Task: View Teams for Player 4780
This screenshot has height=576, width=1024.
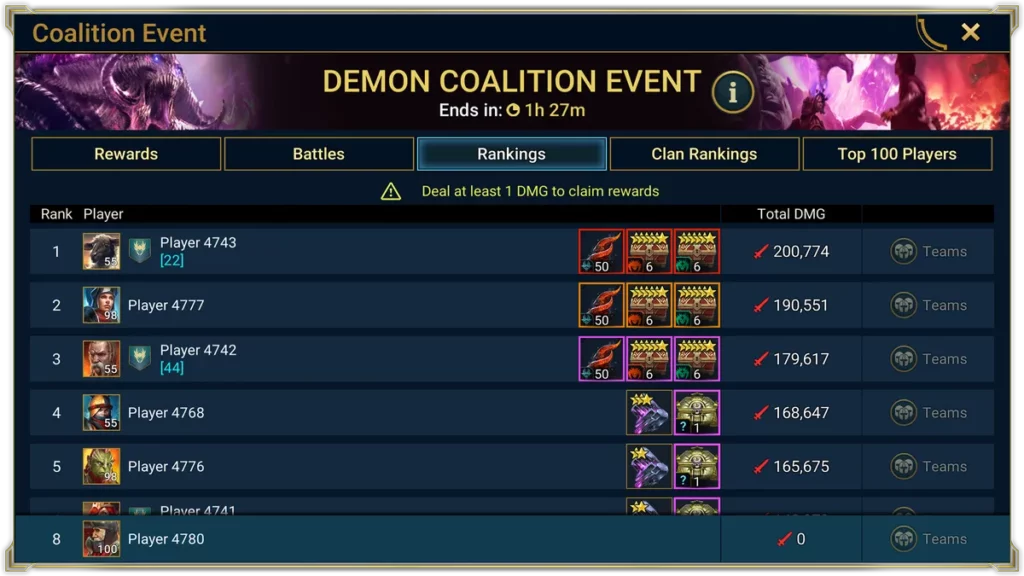Action: pos(929,539)
